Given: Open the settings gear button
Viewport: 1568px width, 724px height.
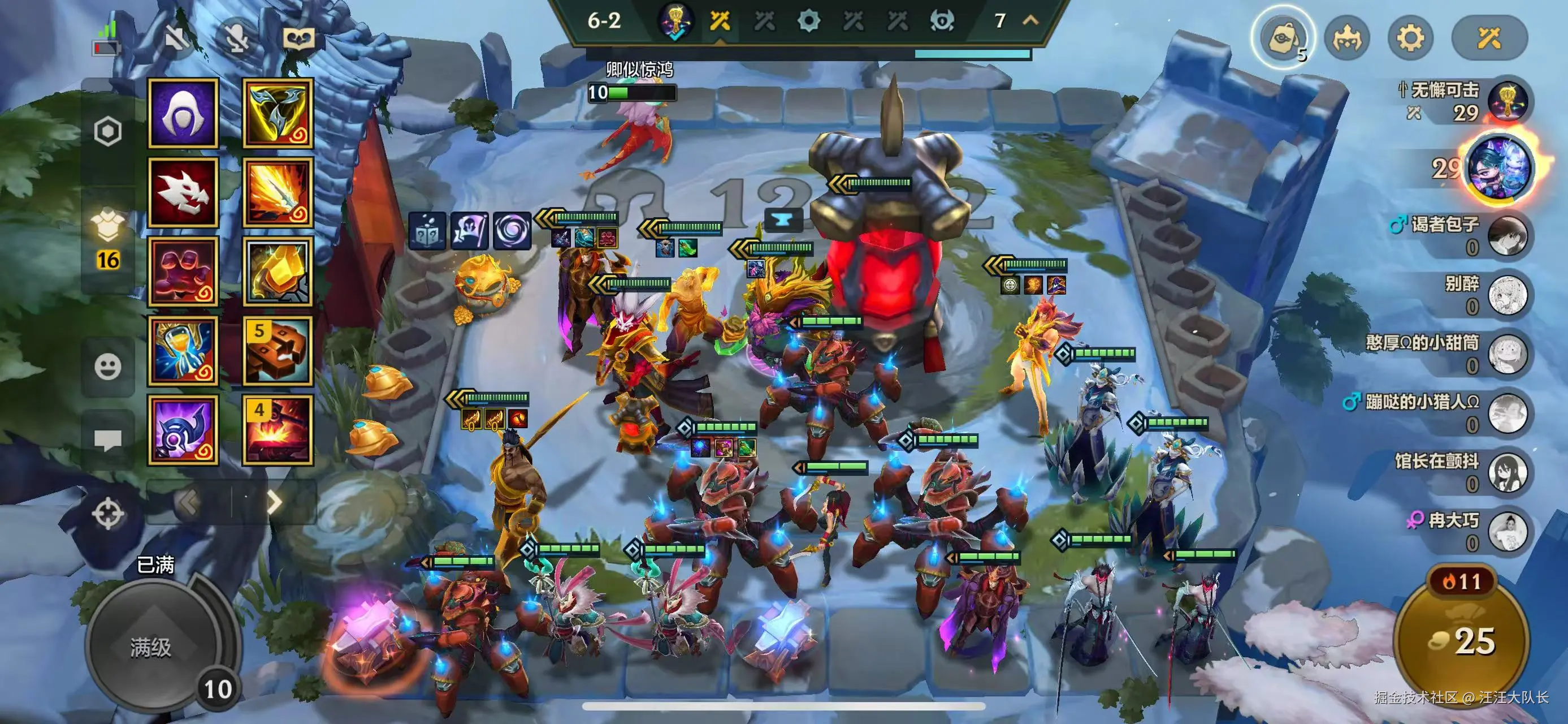Looking at the screenshot, I should 1410,38.
